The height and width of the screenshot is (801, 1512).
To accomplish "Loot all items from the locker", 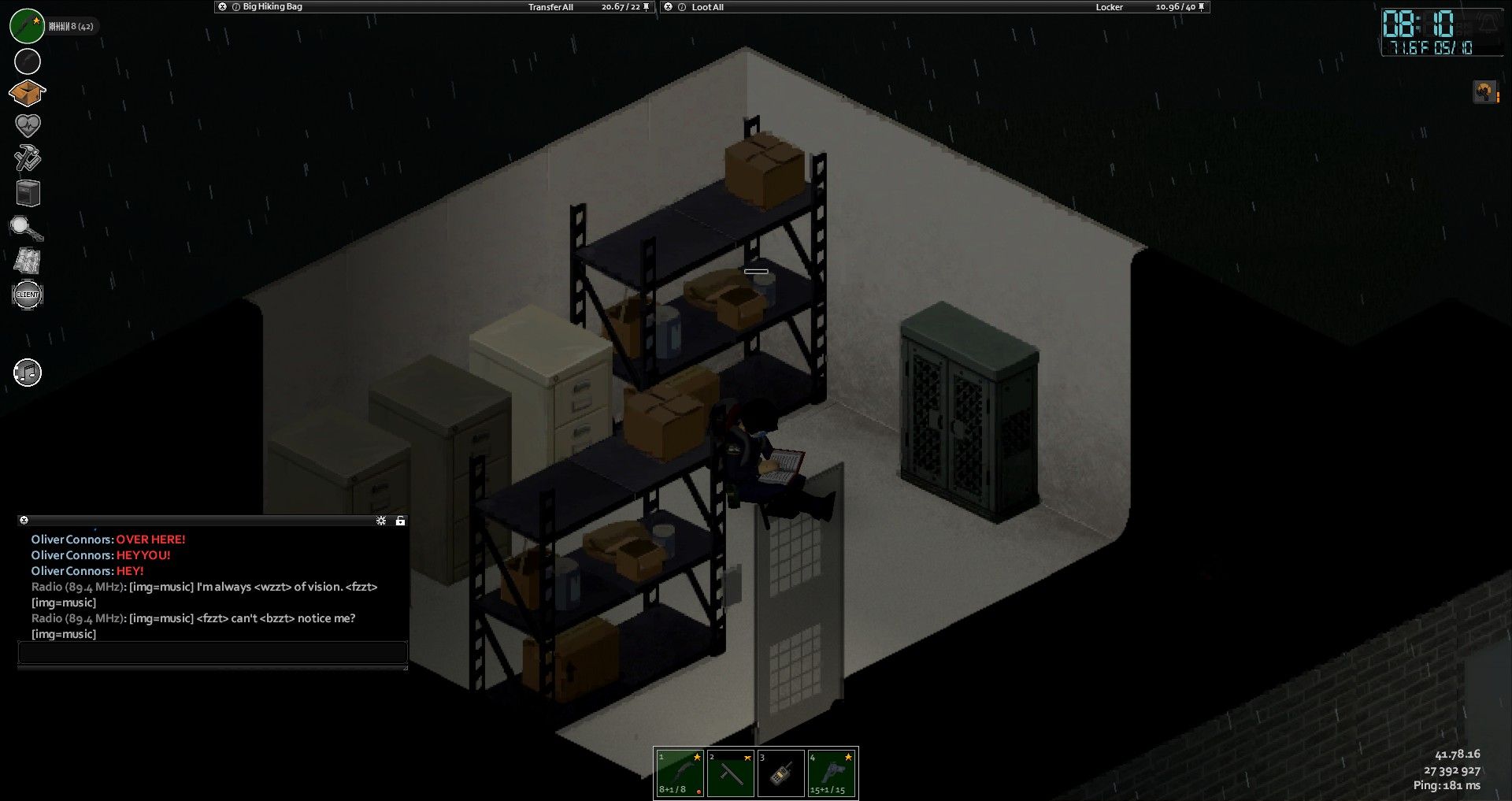I will [x=707, y=7].
